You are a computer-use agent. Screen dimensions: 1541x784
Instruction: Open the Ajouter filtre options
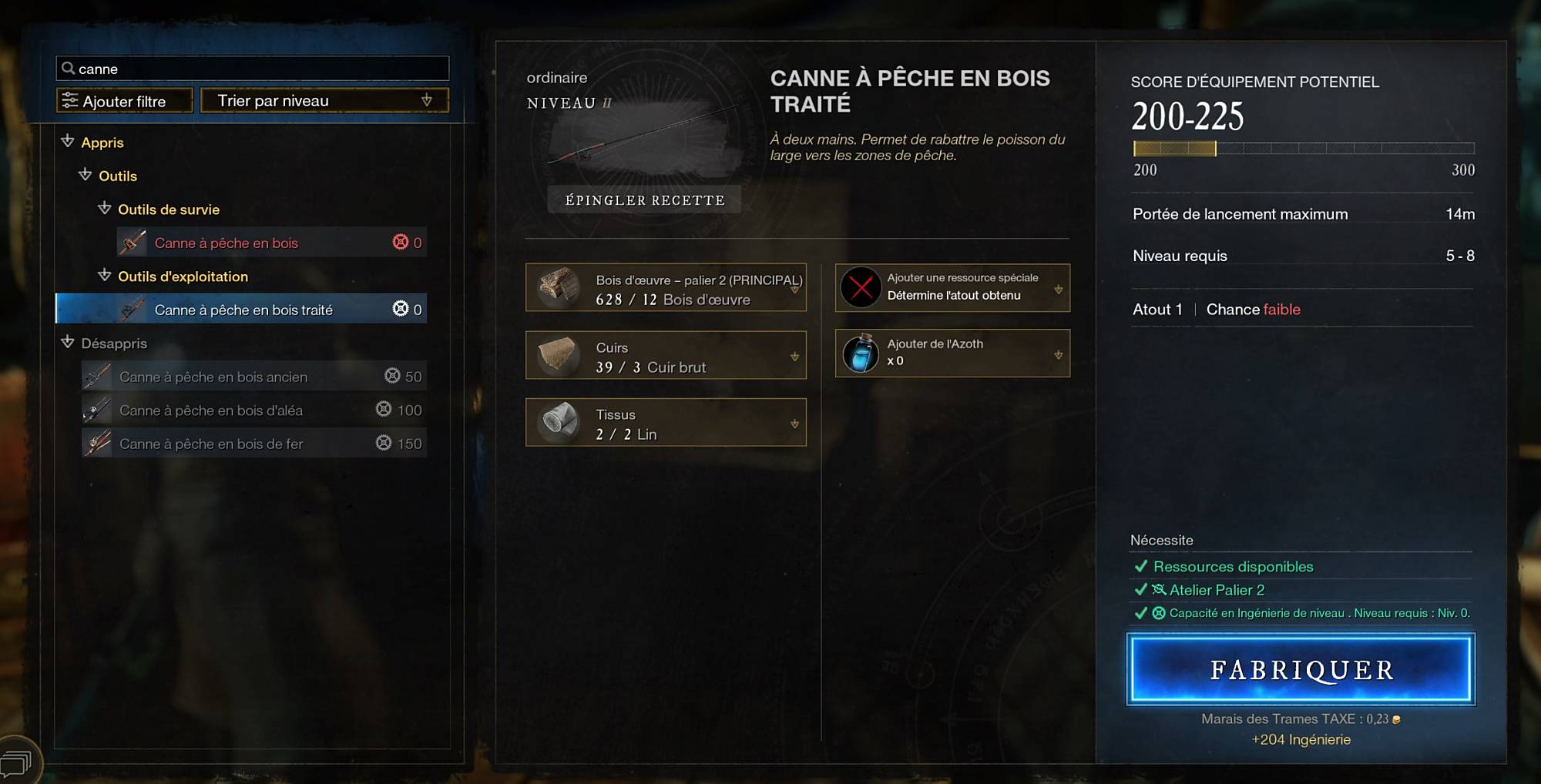point(124,101)
